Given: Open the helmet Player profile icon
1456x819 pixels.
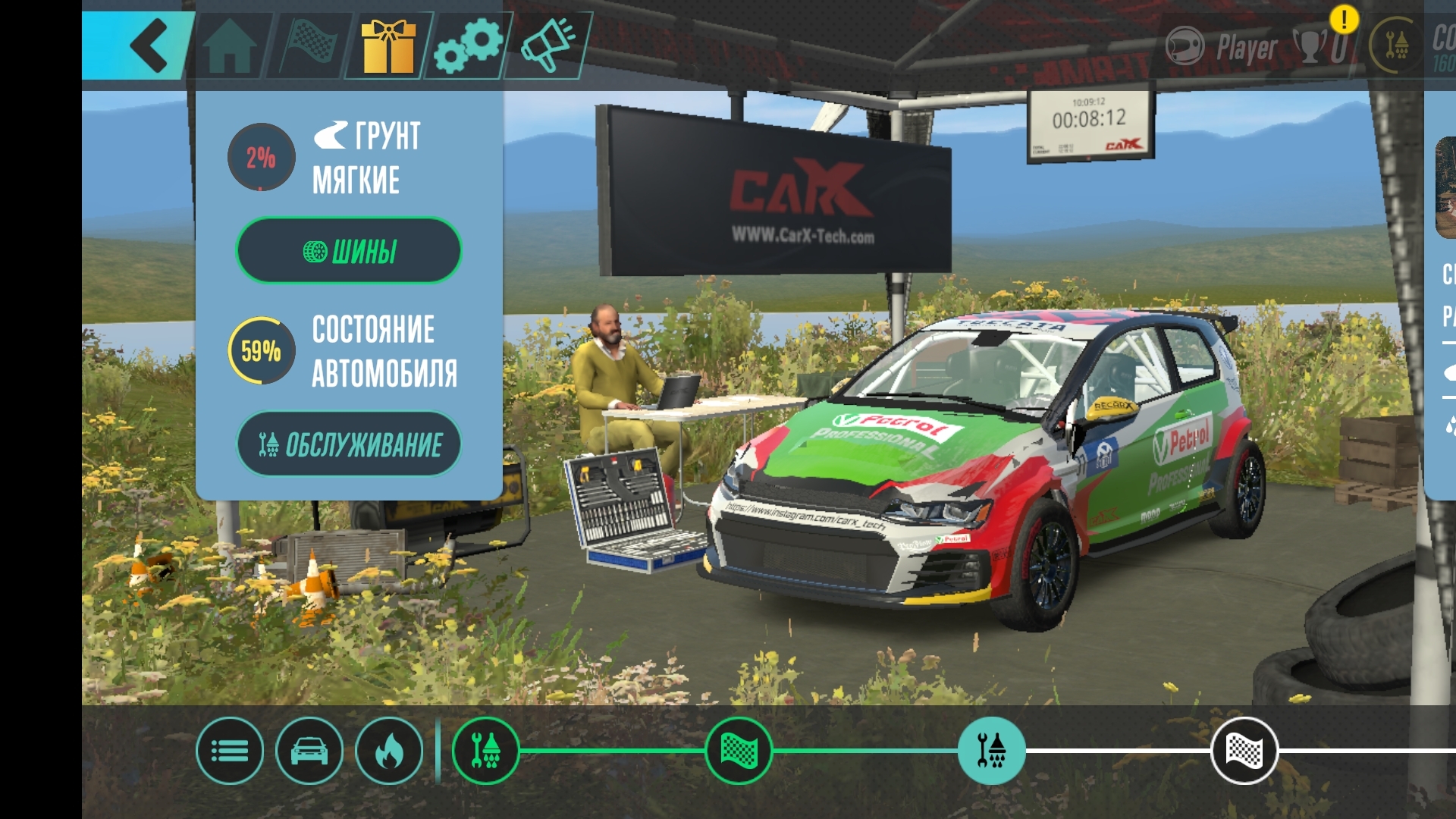Looking at the screenshot, I should click(x=1185, y=47).
